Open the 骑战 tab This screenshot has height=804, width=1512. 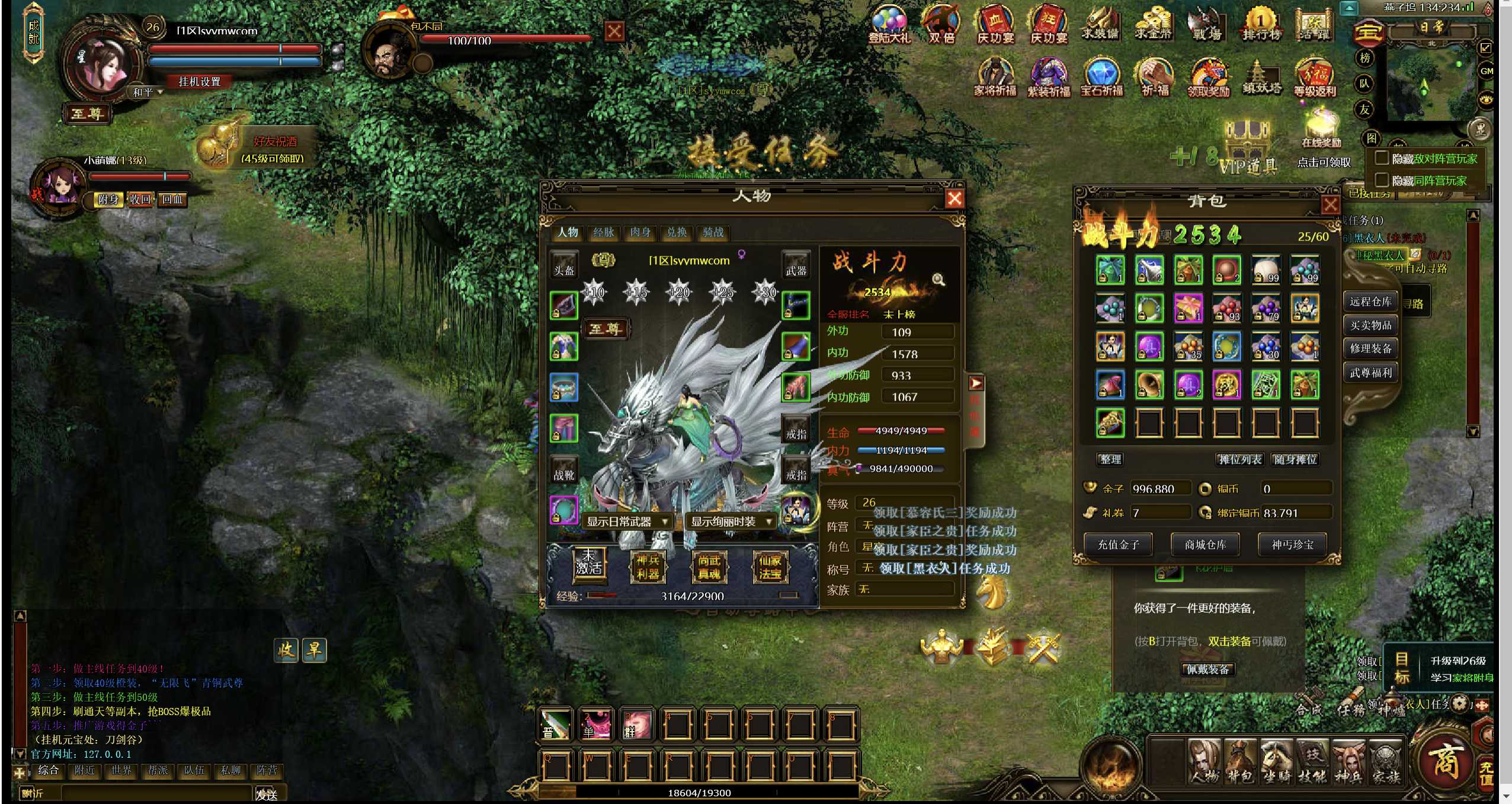[713, 232]
